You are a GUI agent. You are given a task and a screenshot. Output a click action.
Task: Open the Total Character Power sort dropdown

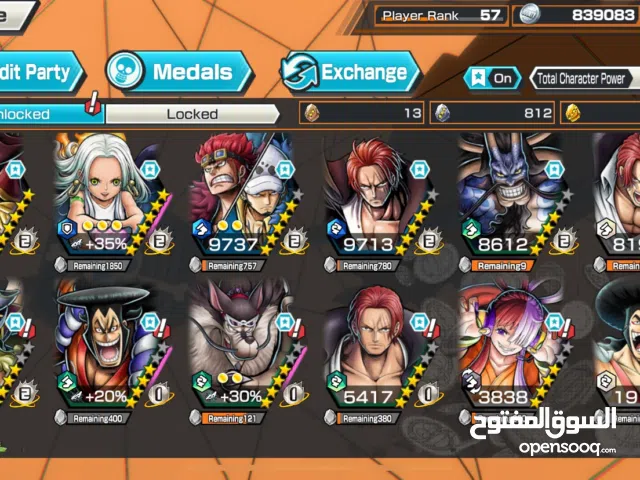(x=584, y=78)
